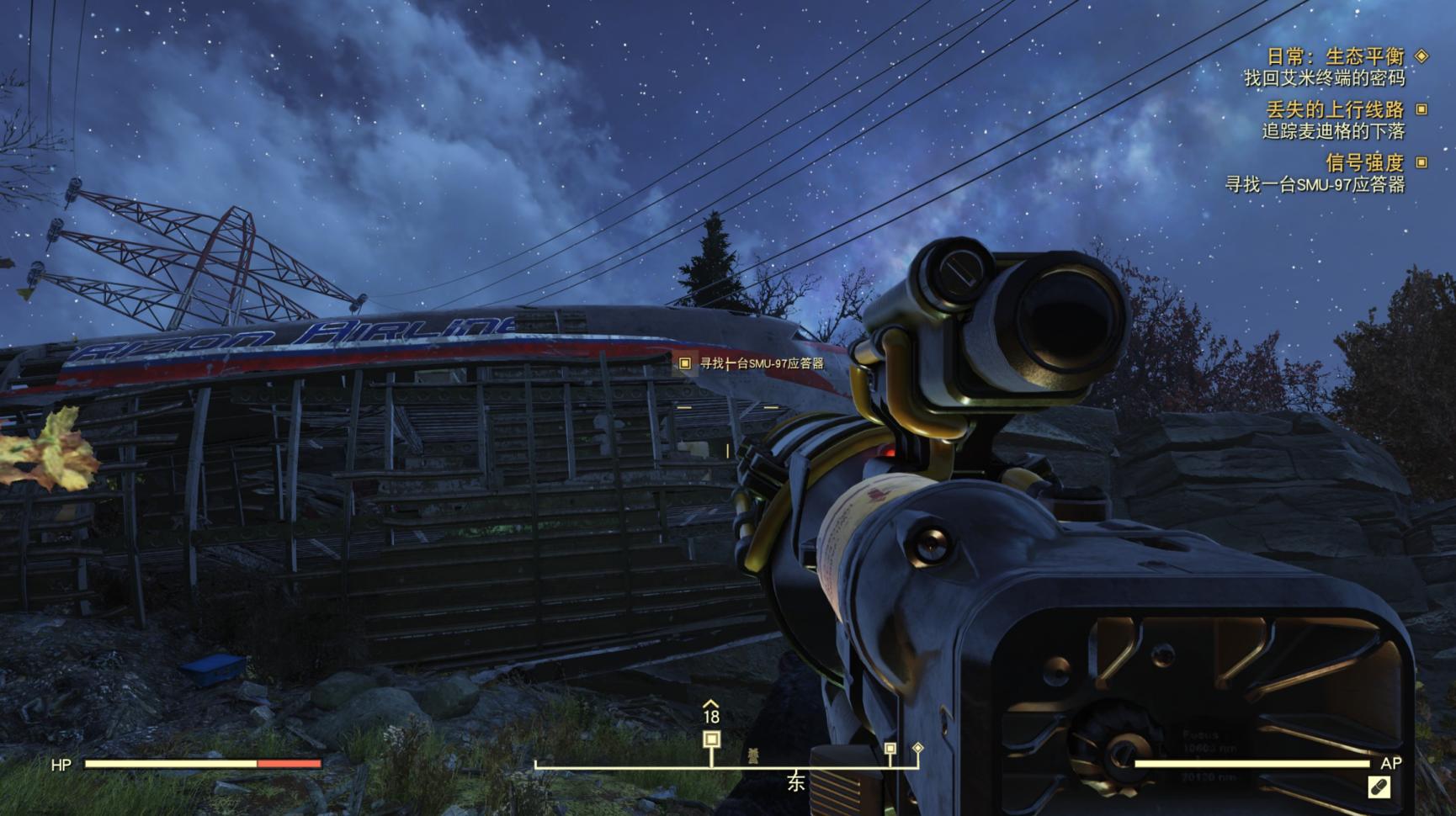Select the 日常：生态平衡 quest tracker entry
Viewport: 1456px width, 816px height.
[1336, 56]
